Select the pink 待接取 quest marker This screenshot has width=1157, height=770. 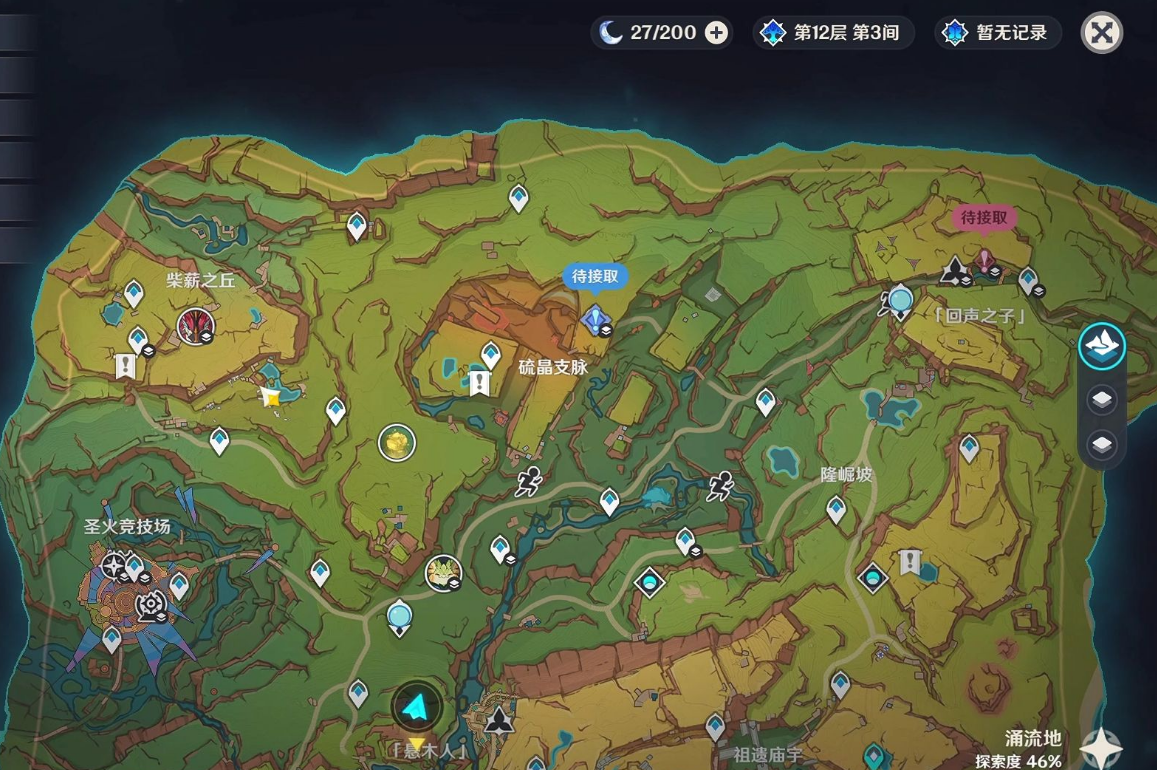[x=985, y=262]
